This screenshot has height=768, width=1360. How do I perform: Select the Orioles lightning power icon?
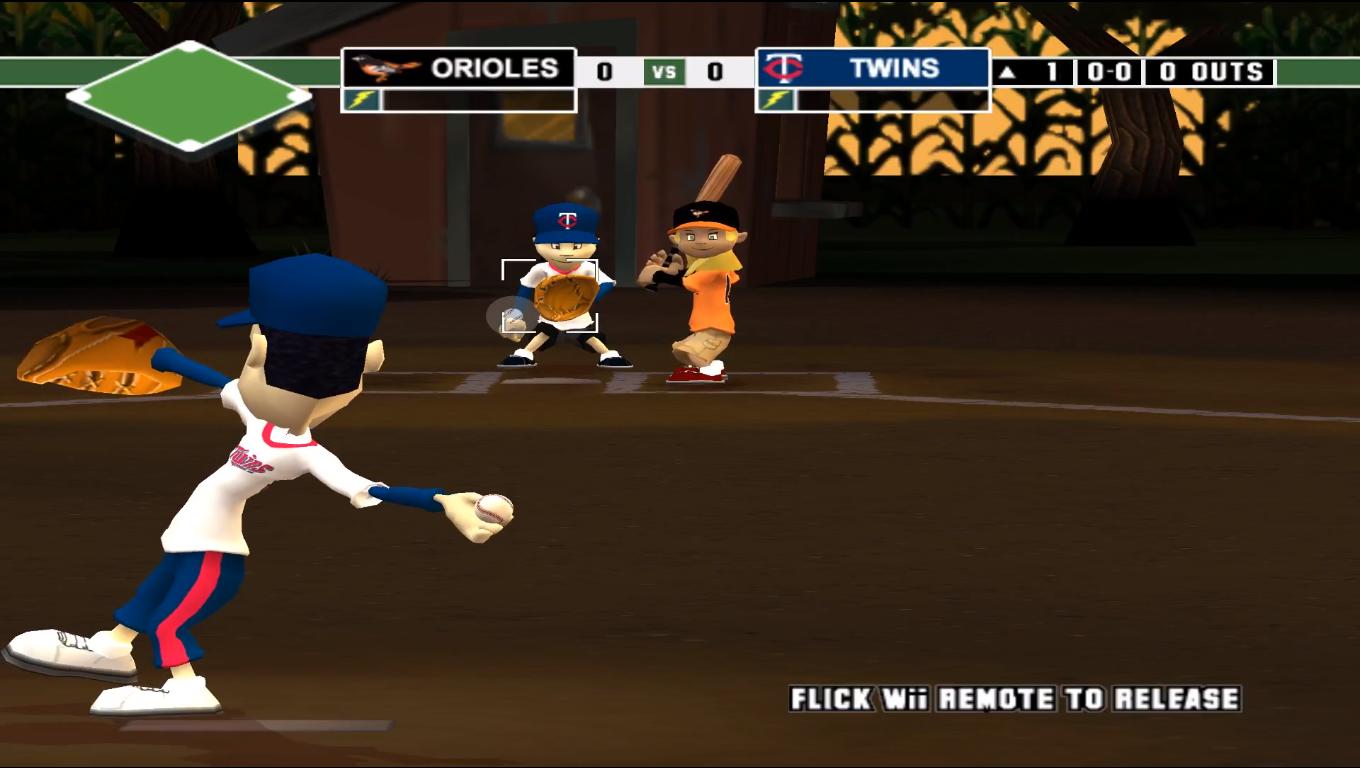pos(363,100)
